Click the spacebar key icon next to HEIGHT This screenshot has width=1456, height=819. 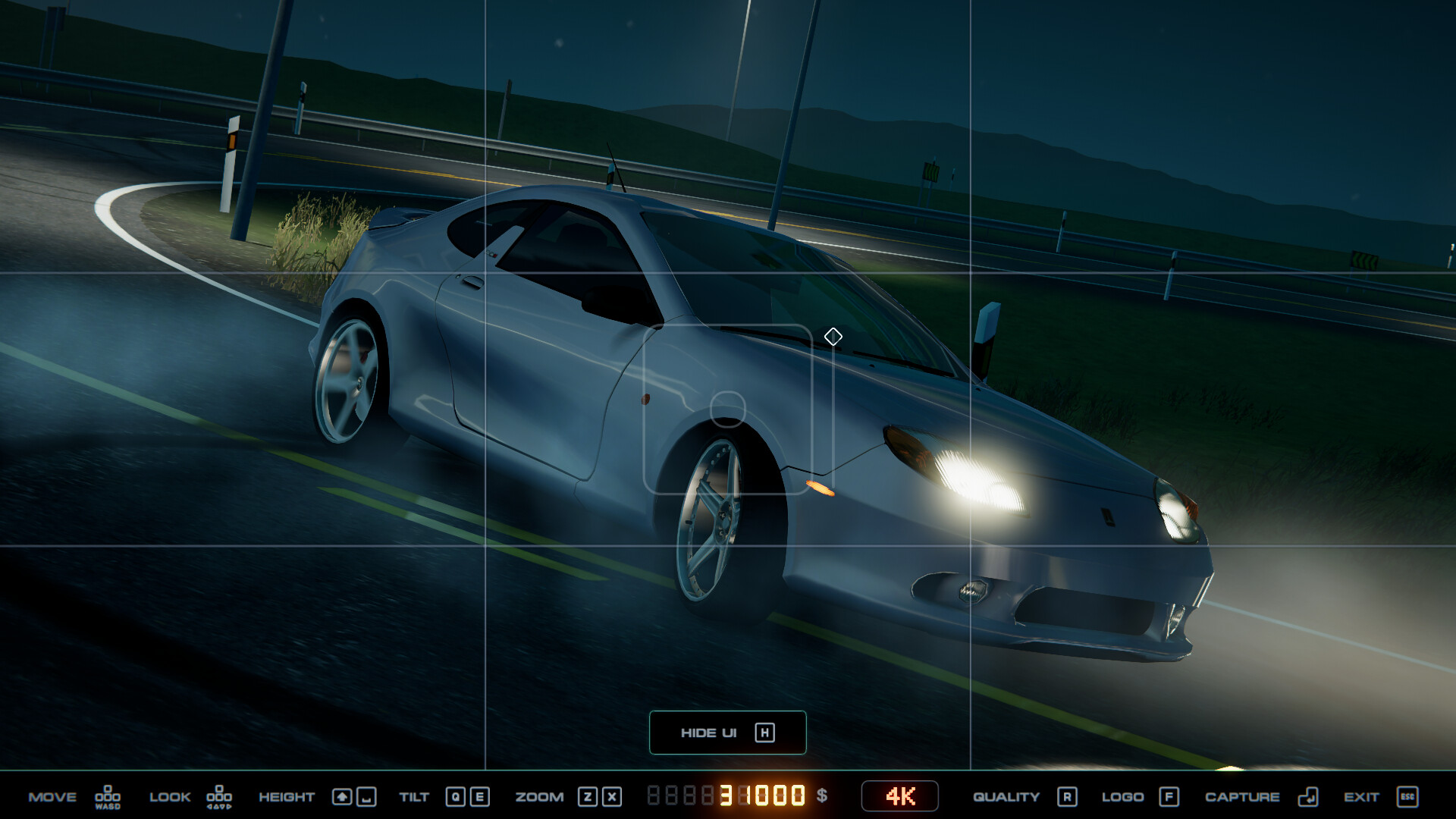pos(367,796)
